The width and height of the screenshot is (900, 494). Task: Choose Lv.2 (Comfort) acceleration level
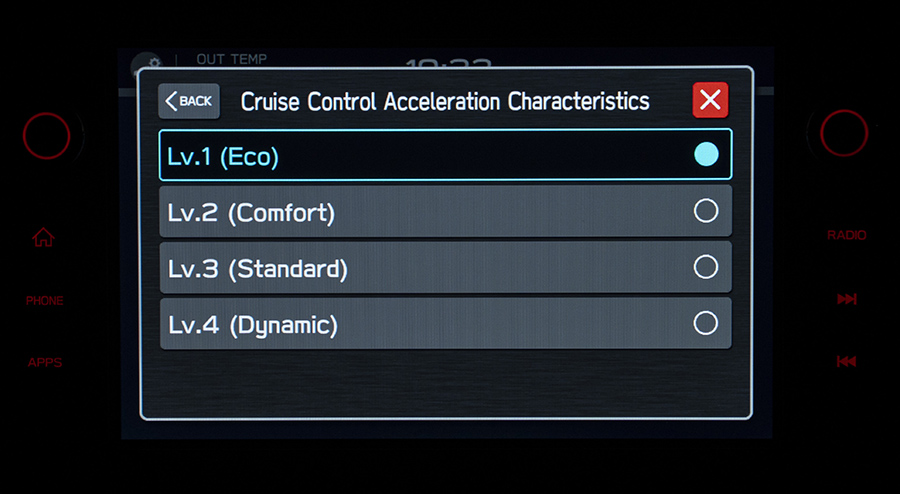pyautogui.click(x=445, y=211)
